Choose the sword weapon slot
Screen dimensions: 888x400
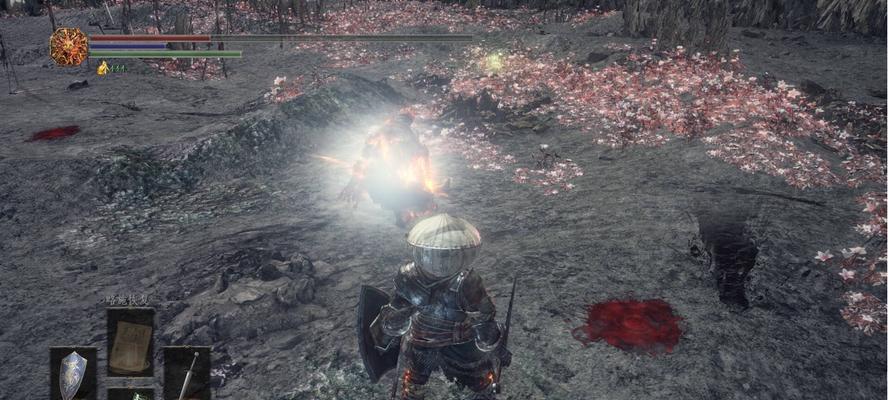(x=187, y=374)
